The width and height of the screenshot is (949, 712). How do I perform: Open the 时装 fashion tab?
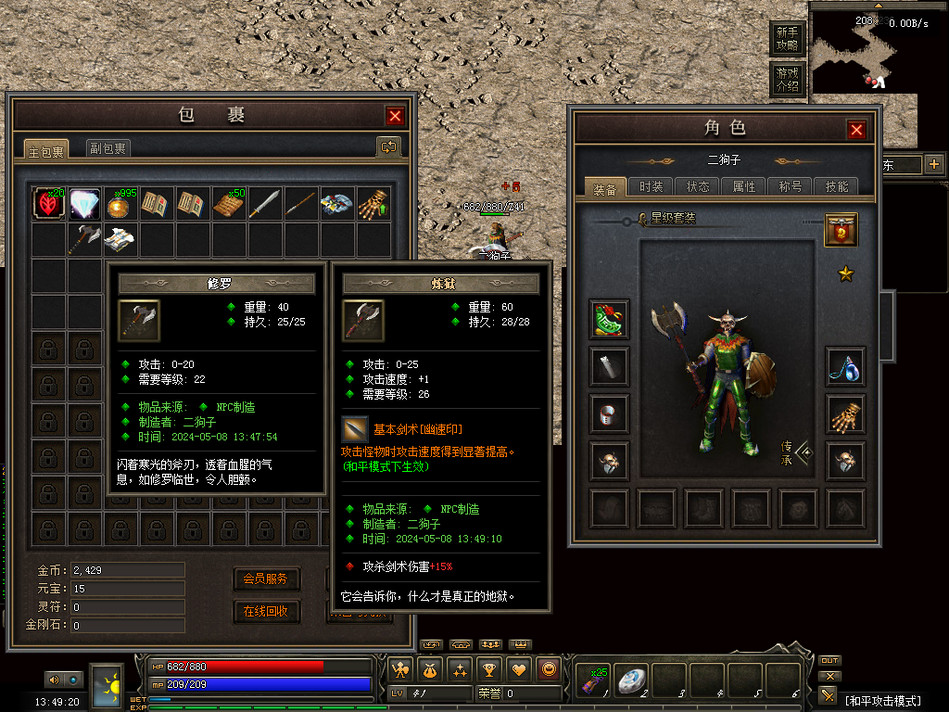pyautogui.click(x=651, y=187)
